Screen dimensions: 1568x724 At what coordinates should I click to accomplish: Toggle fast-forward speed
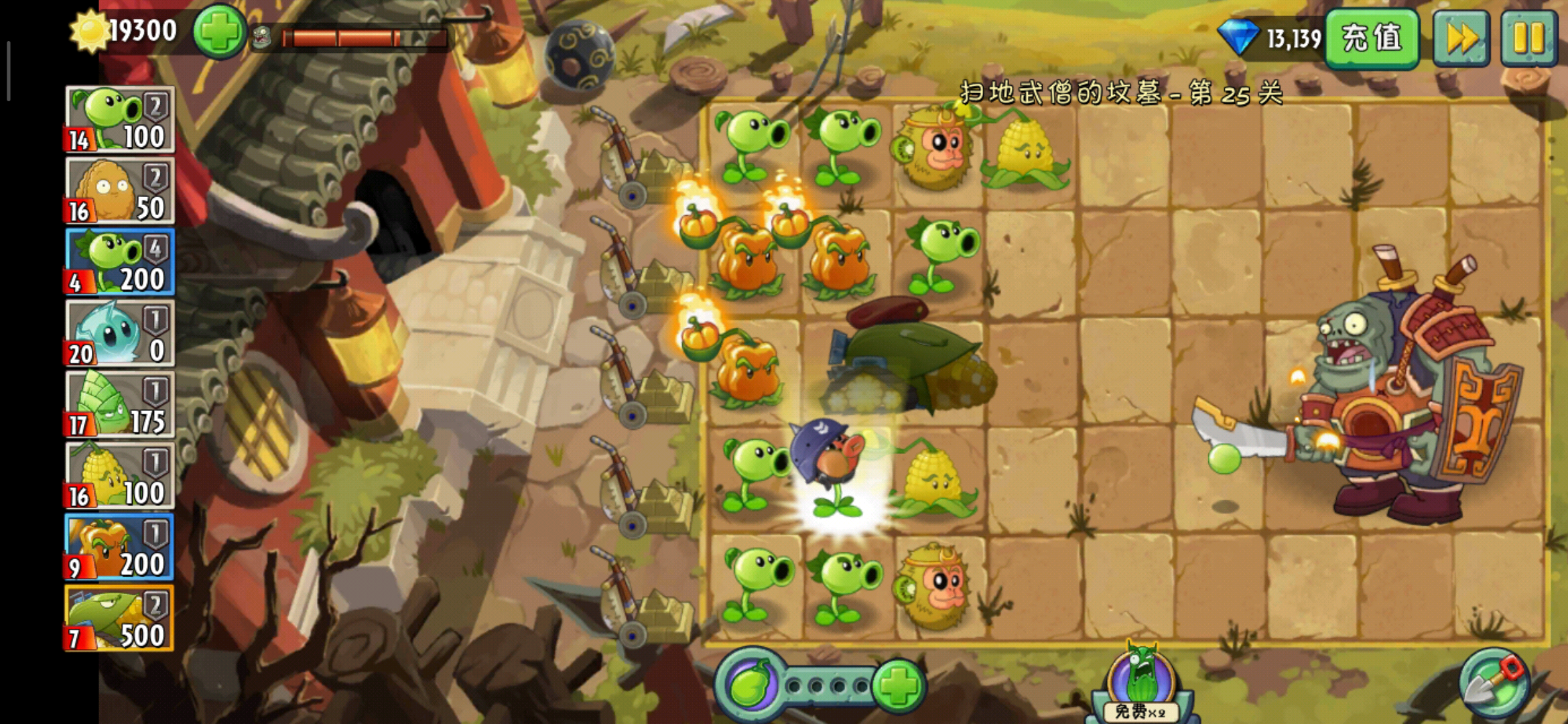pyautogui.click(x=1461, y=38)
